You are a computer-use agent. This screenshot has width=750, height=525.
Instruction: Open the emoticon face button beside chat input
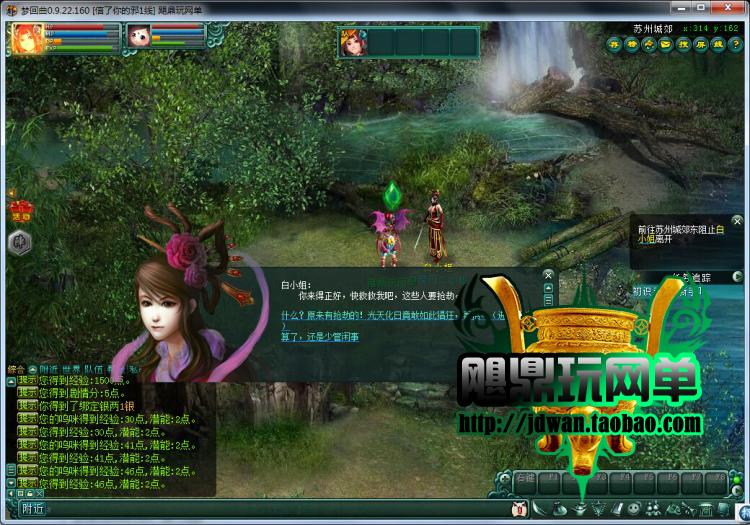[x=519, y=510]
